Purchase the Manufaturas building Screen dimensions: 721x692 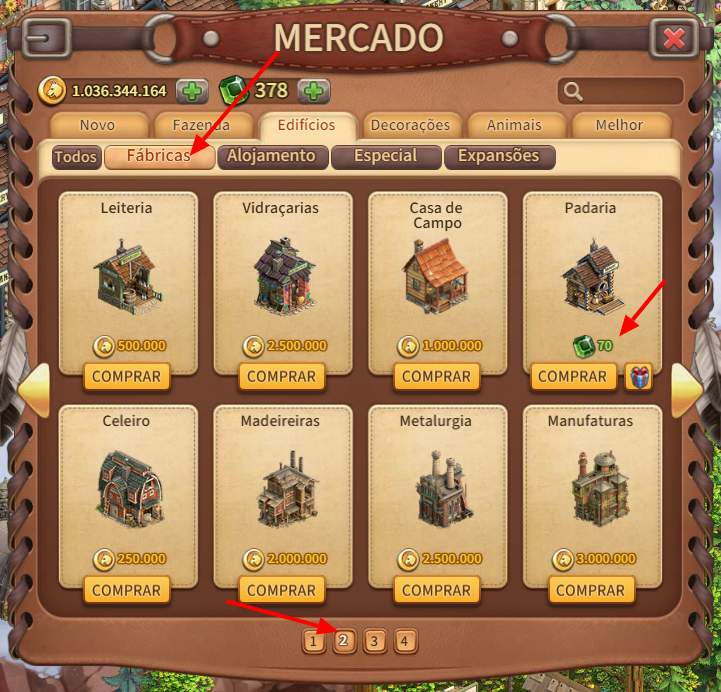(590, 590)
